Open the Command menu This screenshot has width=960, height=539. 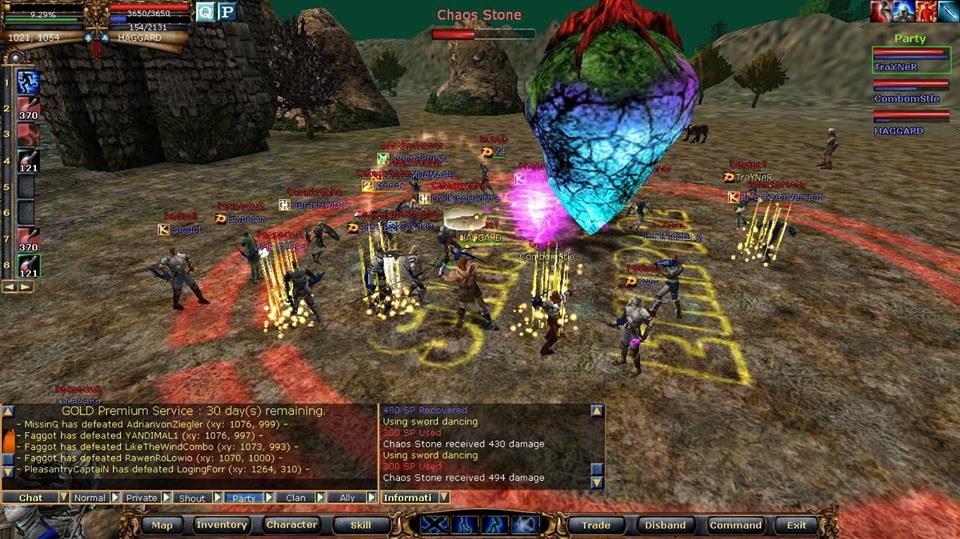point(735,525)
